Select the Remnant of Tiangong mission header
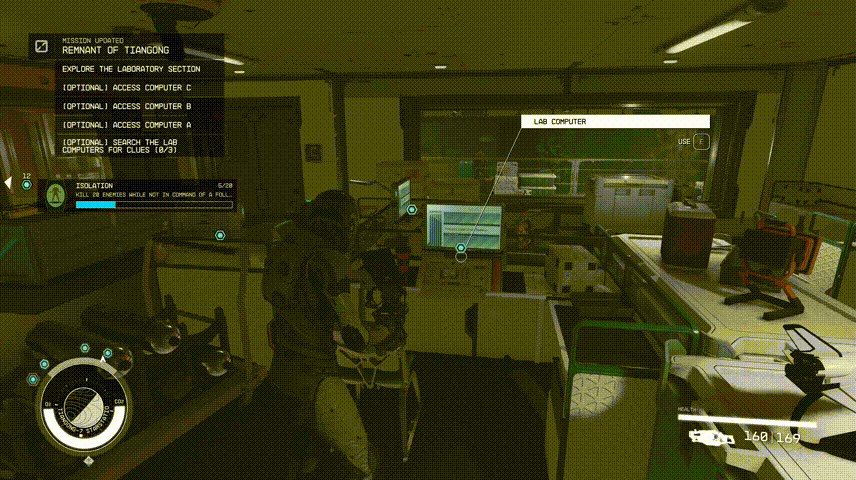This screenshot has height=480, width=856. point(115,49)
